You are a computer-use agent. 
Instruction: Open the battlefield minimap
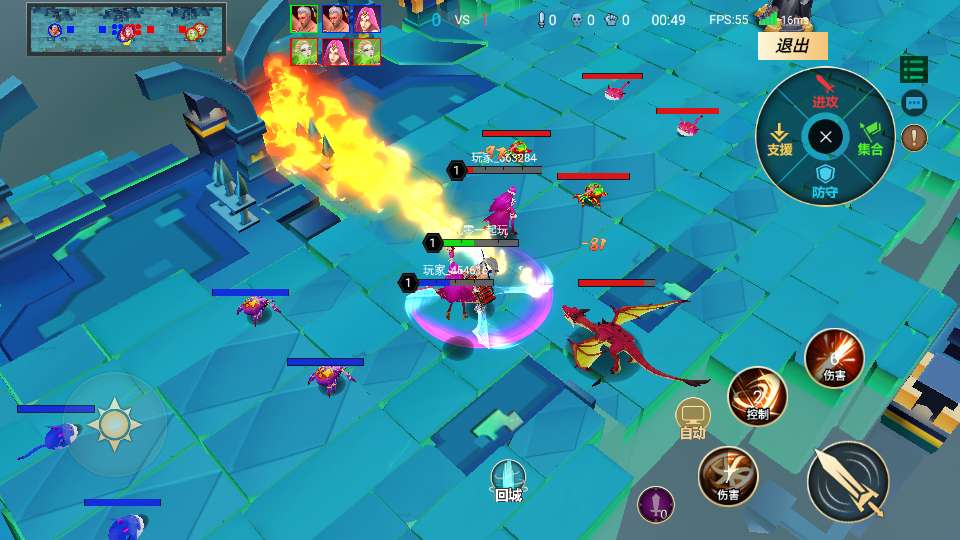click(127, 30)
